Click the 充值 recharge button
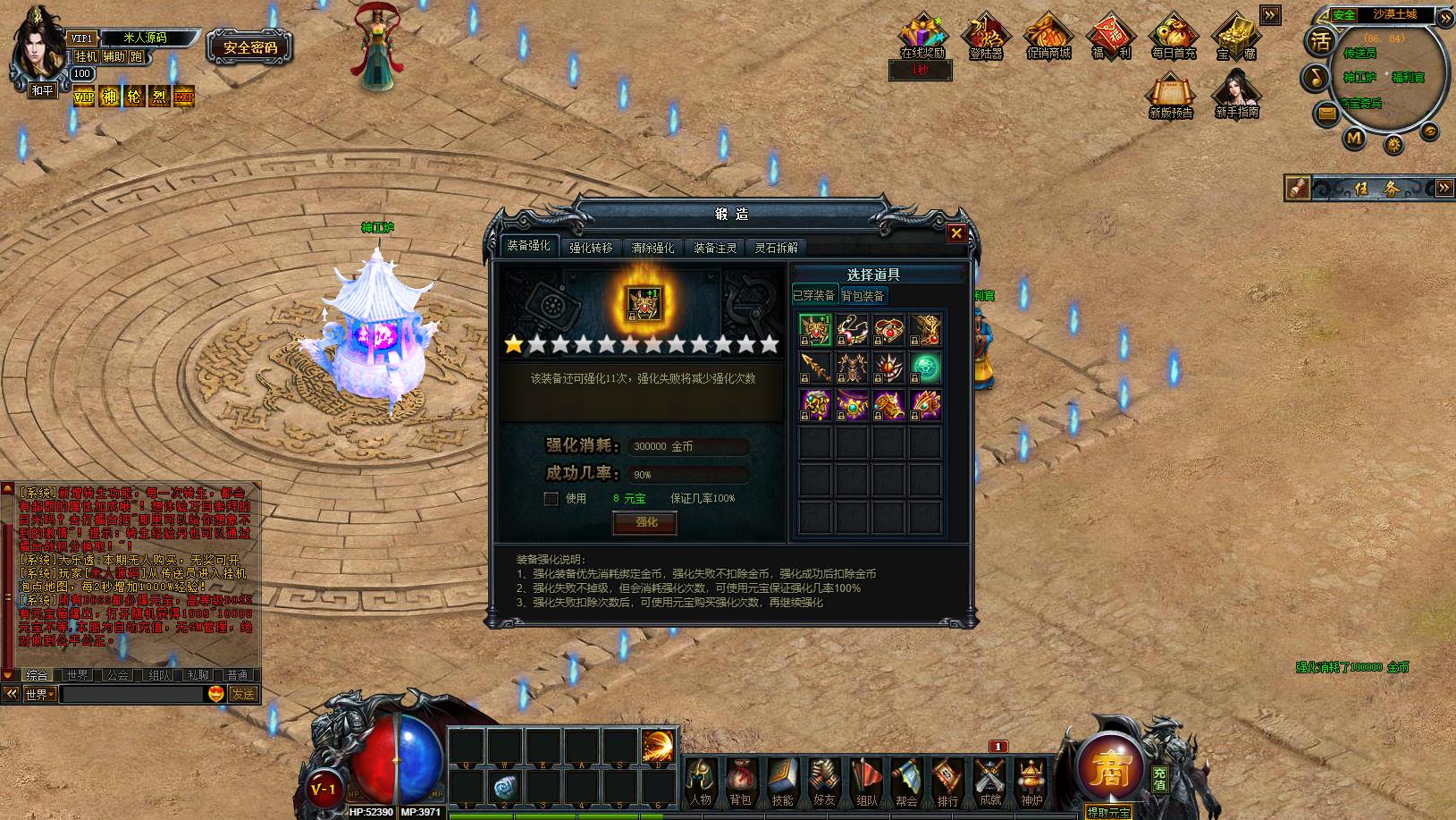The width and height of the screenshot is (1456, 820). pos(1159,779)
